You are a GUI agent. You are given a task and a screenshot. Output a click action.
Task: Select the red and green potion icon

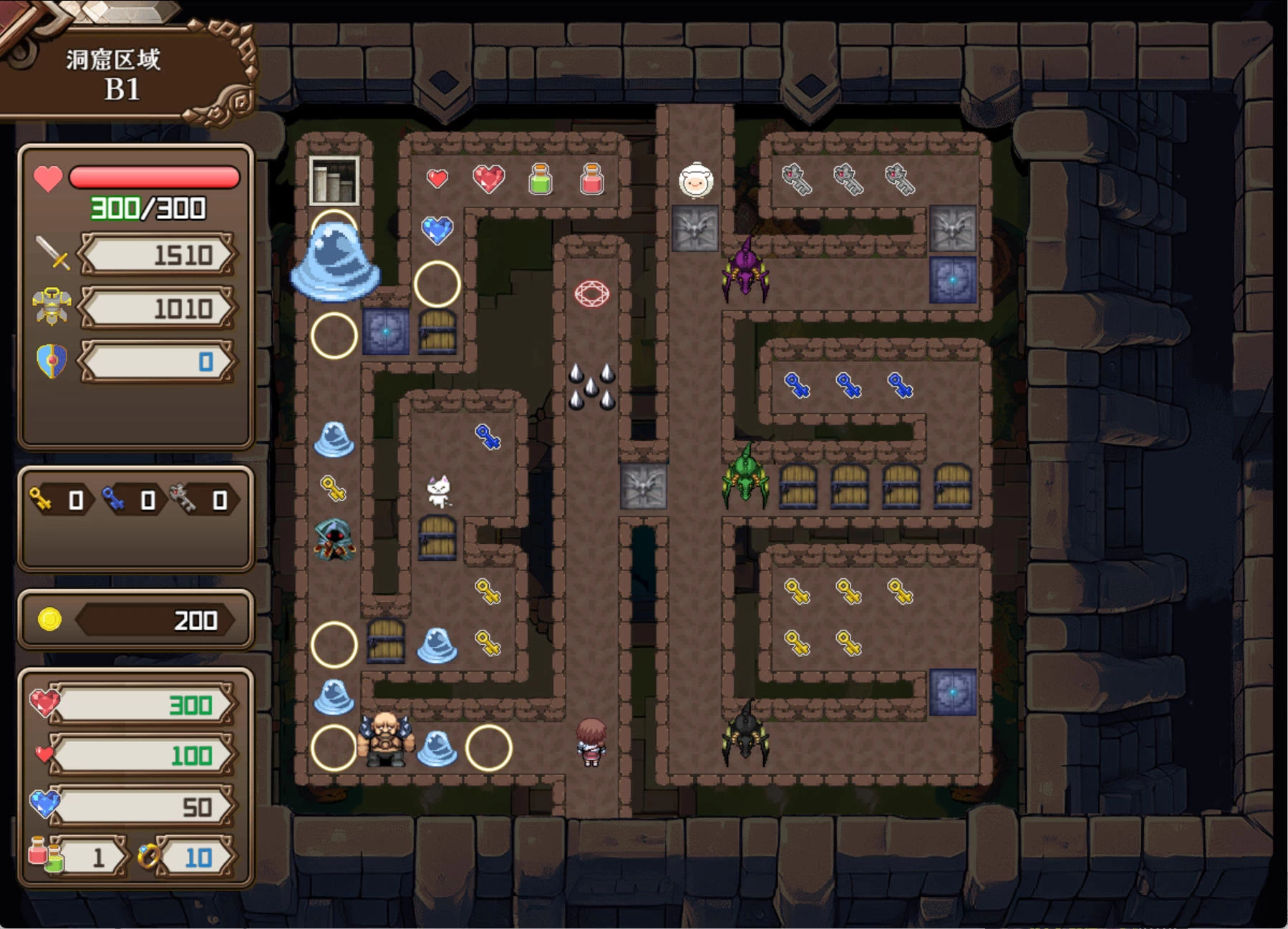tap(46, 855)
